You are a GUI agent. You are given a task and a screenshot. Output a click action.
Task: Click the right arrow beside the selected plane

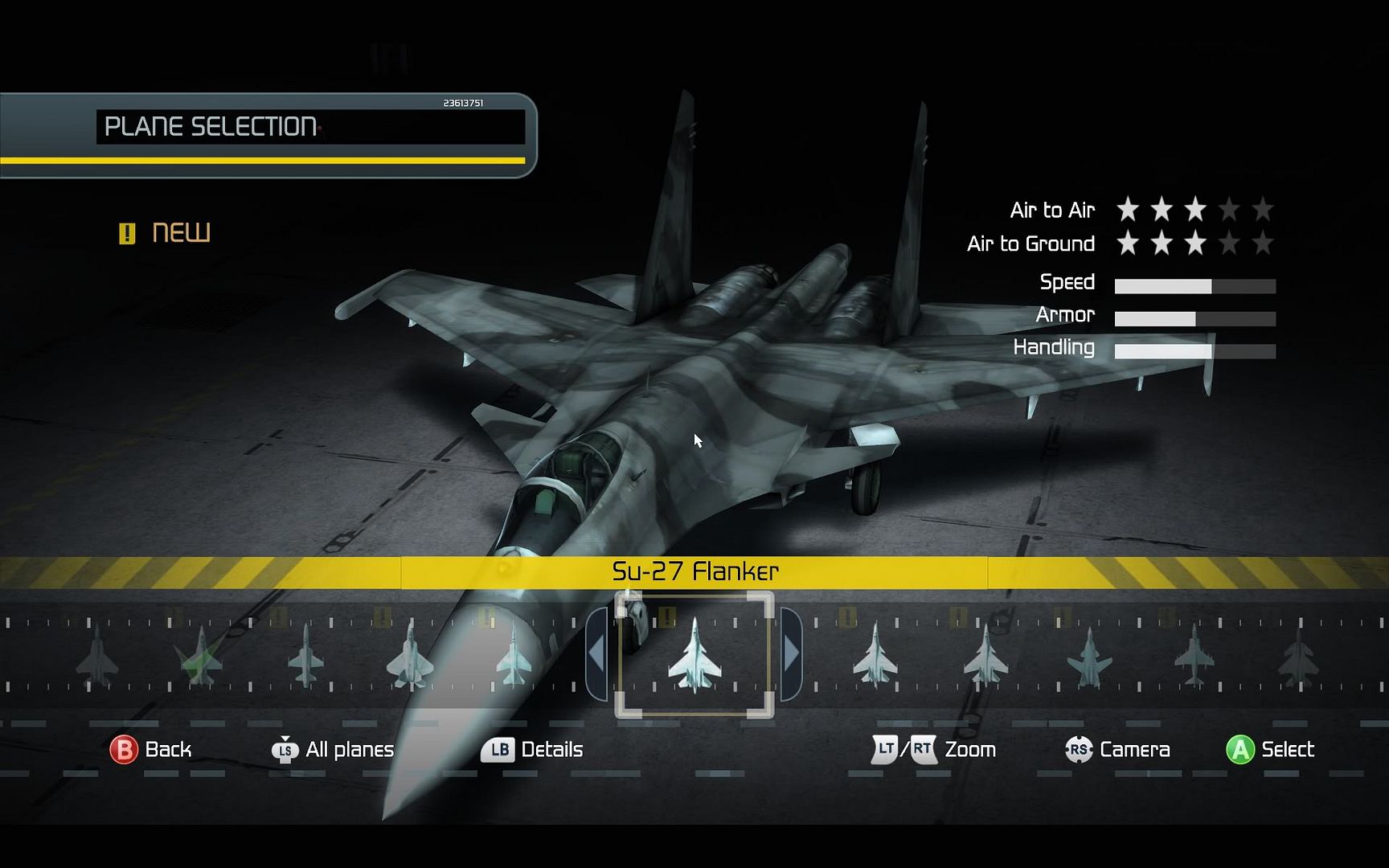coord(791,654)
